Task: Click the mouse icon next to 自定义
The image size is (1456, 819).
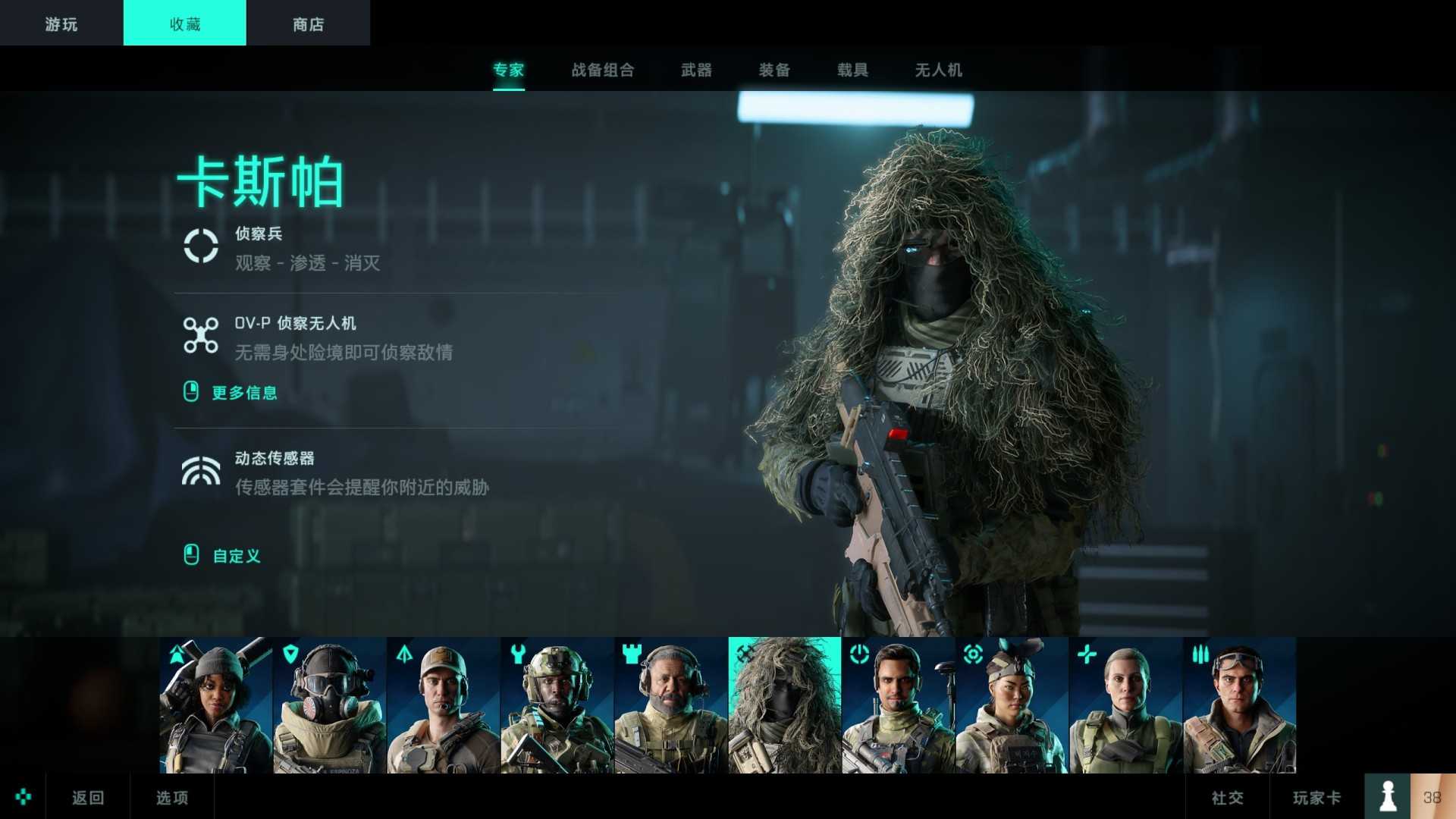Action: coord(192,556)
